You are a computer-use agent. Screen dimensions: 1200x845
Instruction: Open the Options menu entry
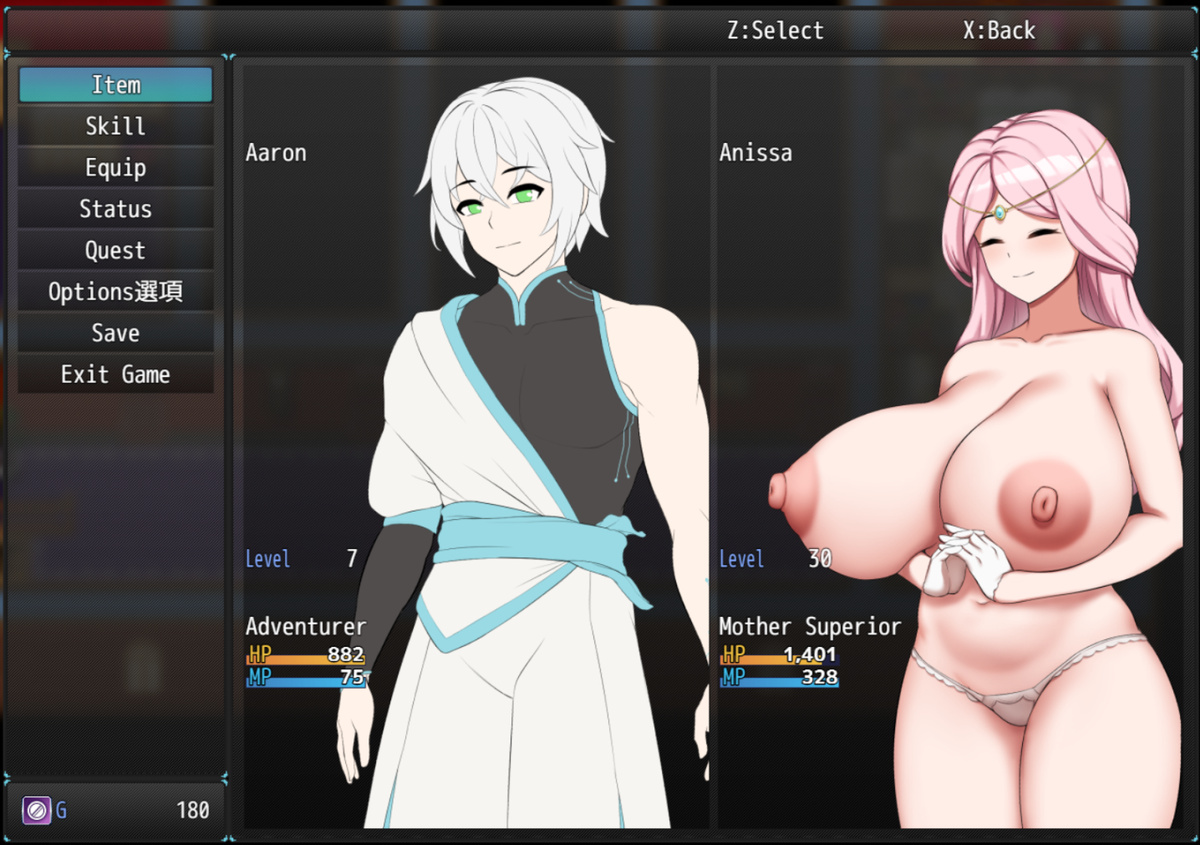click(116, 292)
